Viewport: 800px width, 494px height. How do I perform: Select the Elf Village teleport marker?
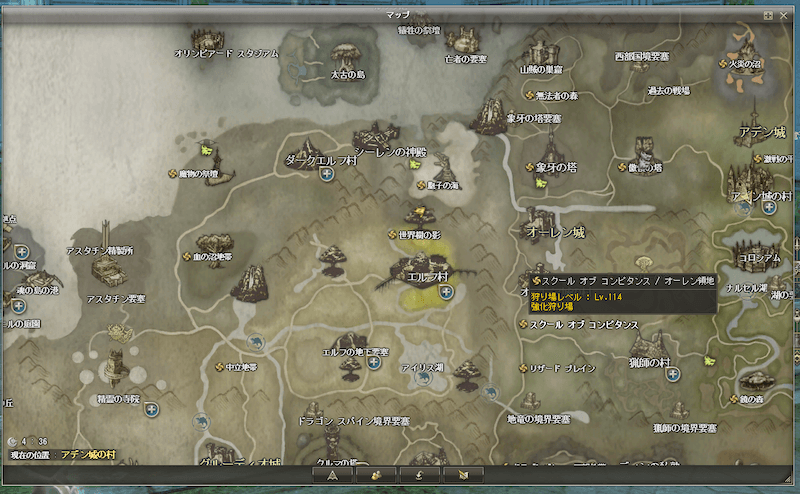click(x=446, y=292)
